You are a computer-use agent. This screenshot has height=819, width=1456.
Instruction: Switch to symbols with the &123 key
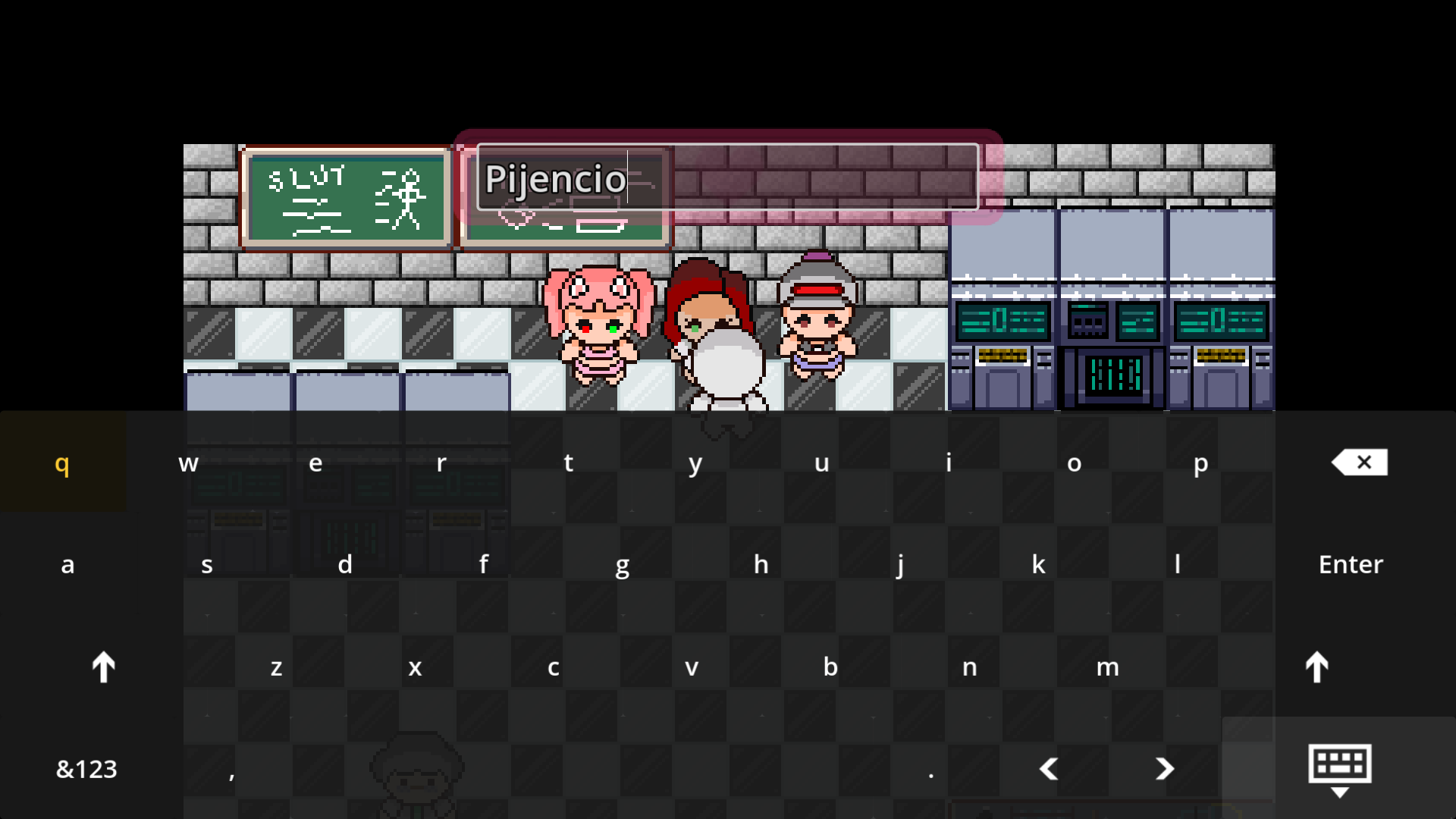pos(86,768)
